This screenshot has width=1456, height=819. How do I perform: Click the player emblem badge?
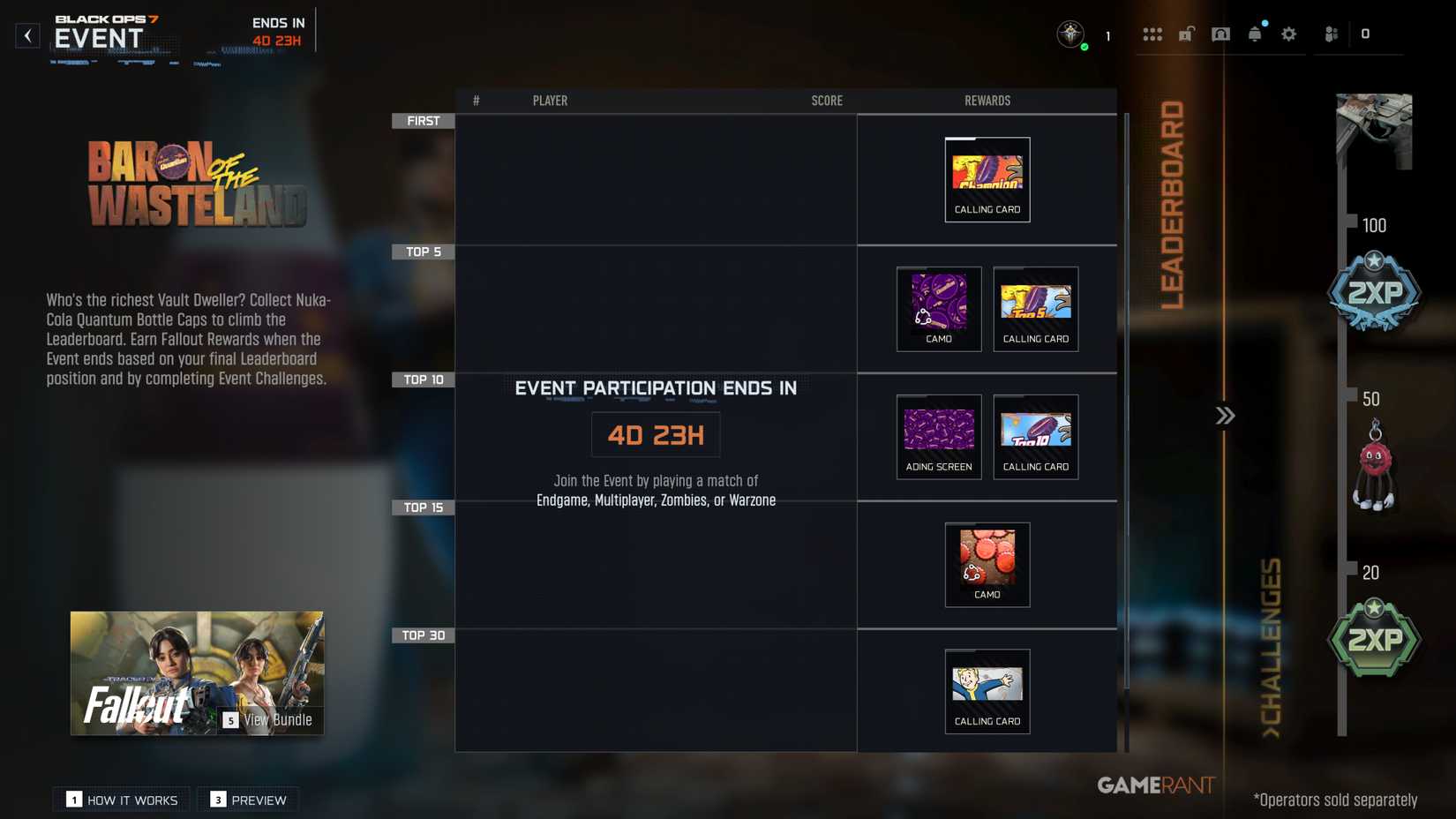coord(1070,35)
